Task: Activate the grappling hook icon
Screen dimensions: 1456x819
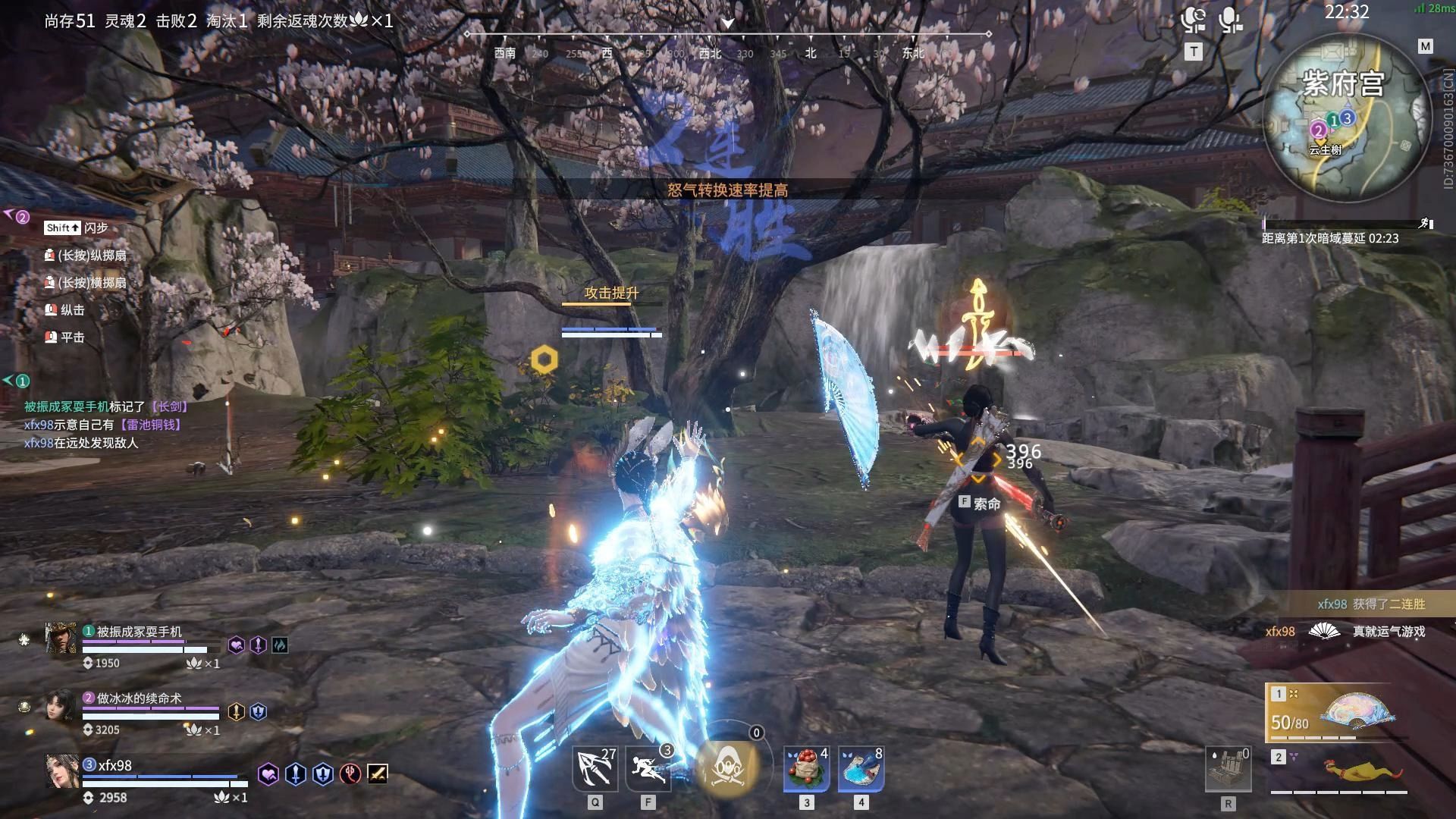Action: pyautogui.click(x=595, y=769)
